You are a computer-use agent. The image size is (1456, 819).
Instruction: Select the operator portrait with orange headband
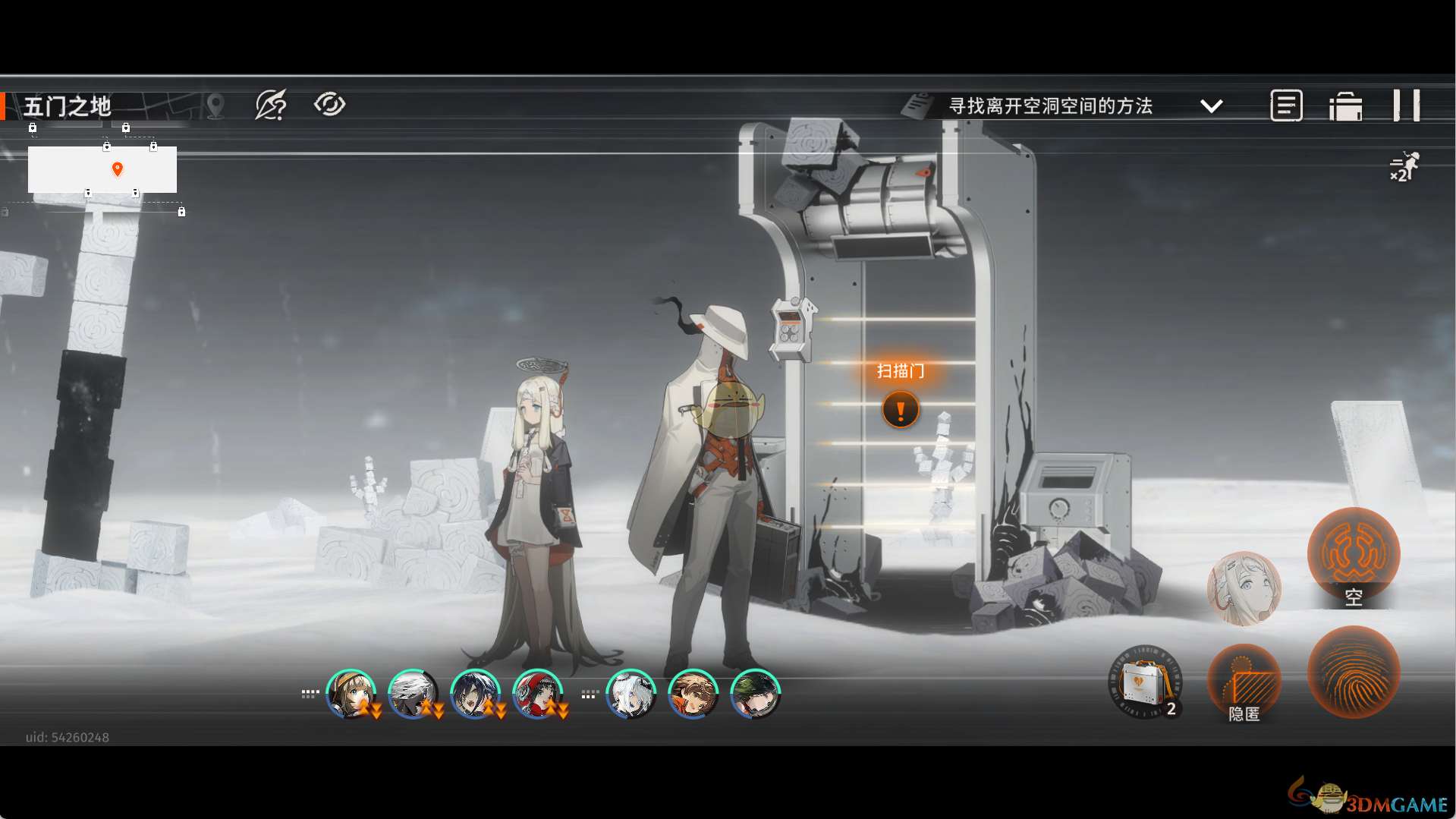693,694
